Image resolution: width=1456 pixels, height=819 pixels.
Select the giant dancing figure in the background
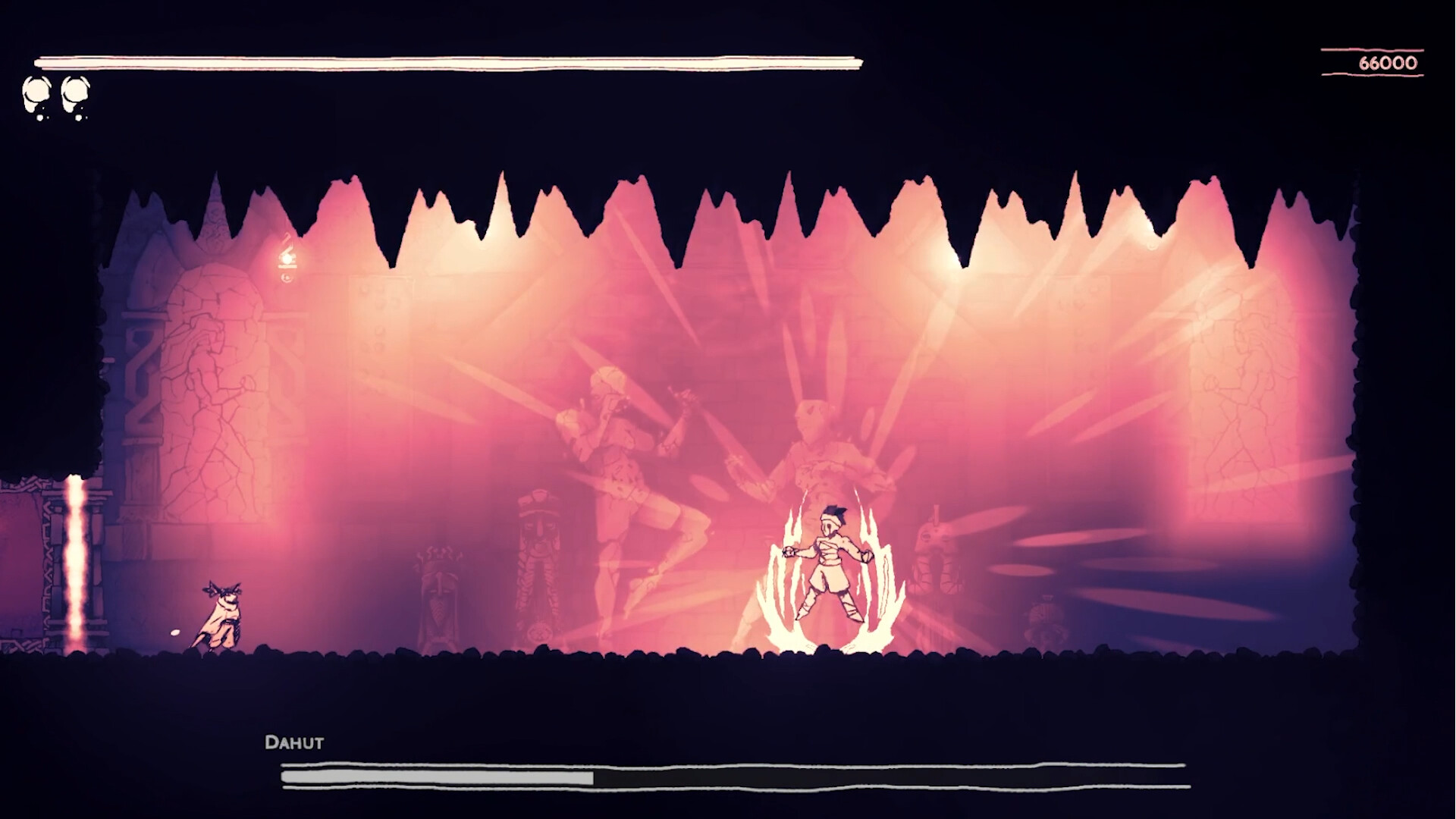coord(629,470)
